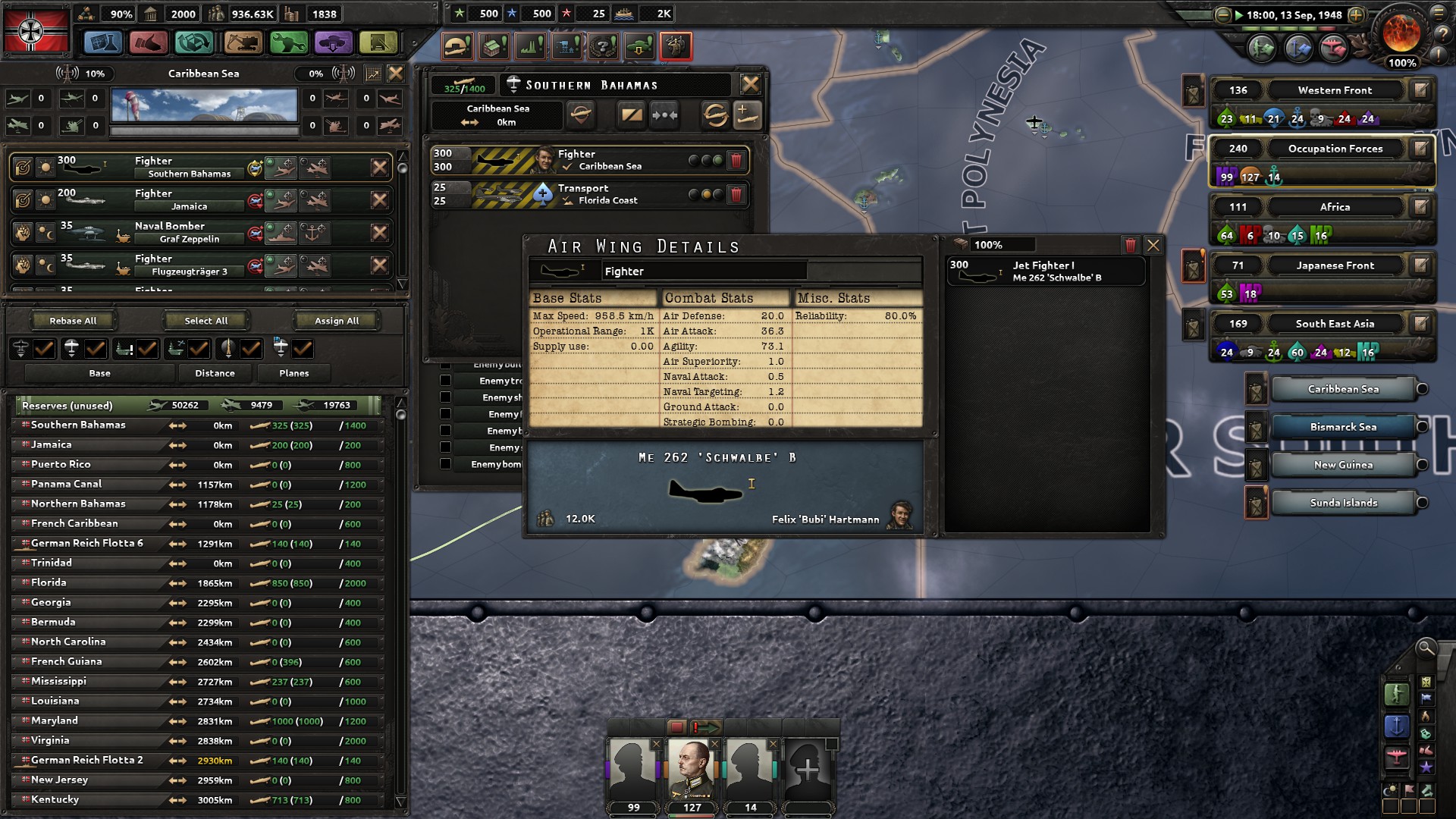The height and width of the screenshot is (819, 1456).
Task: Select the add new air wing plus icon
Action: (x=745, y=116)
